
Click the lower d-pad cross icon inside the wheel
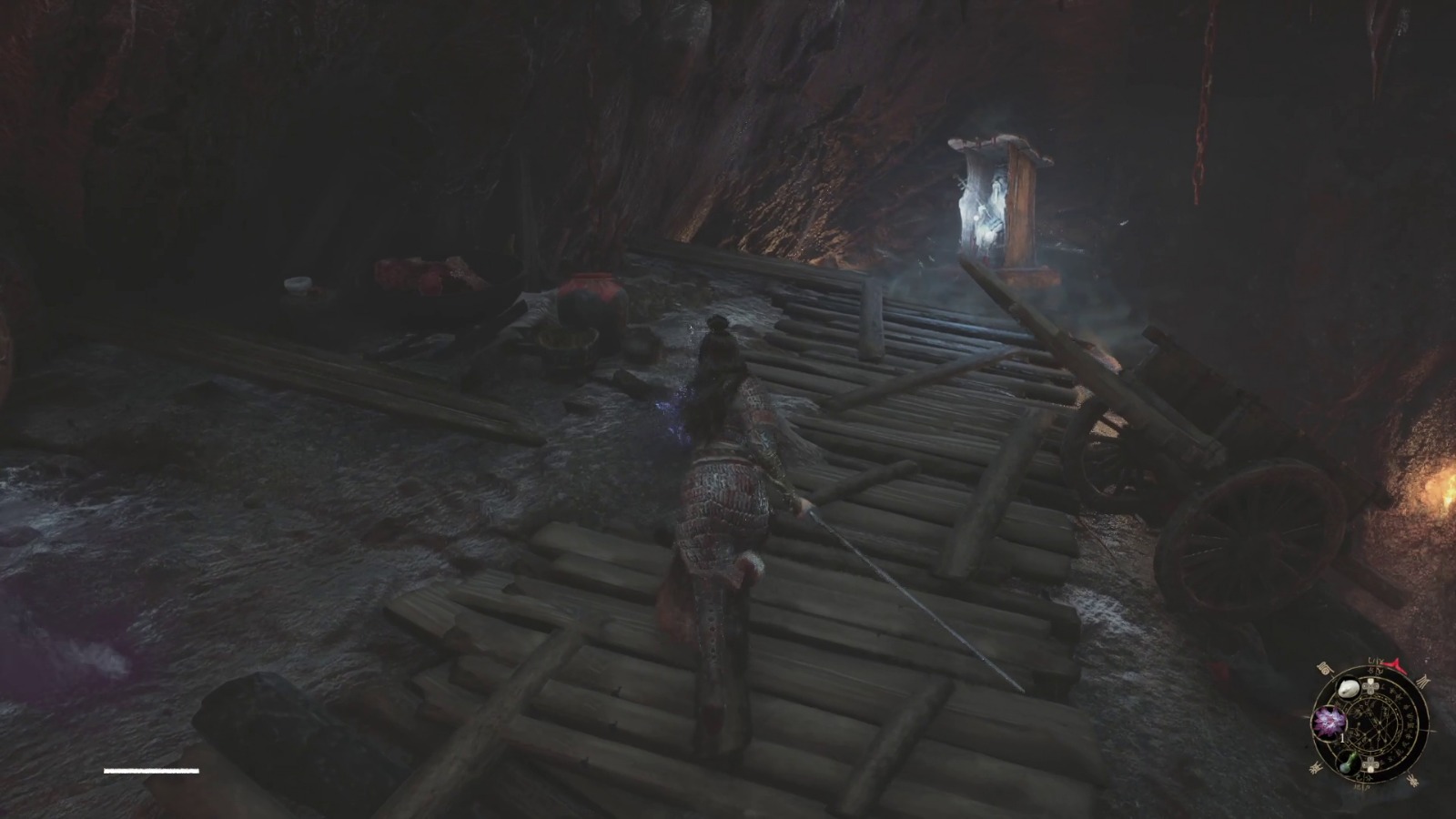tap(1370, 764)
